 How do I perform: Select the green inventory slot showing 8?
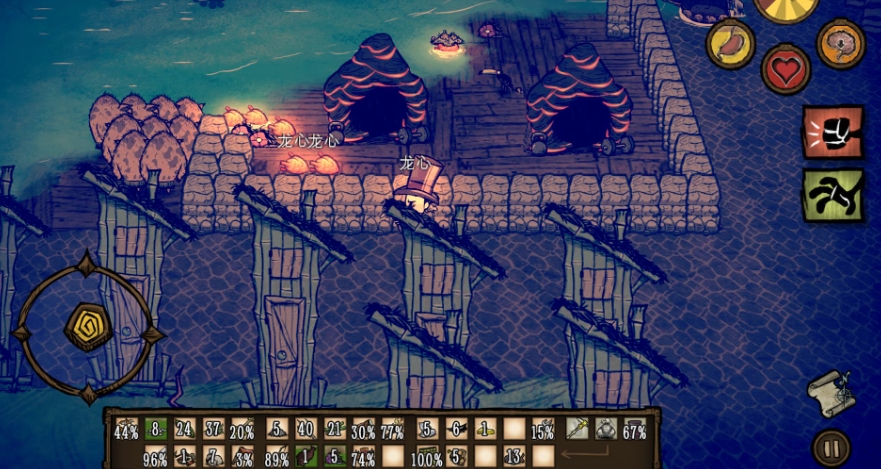click(x=155, y=429)
